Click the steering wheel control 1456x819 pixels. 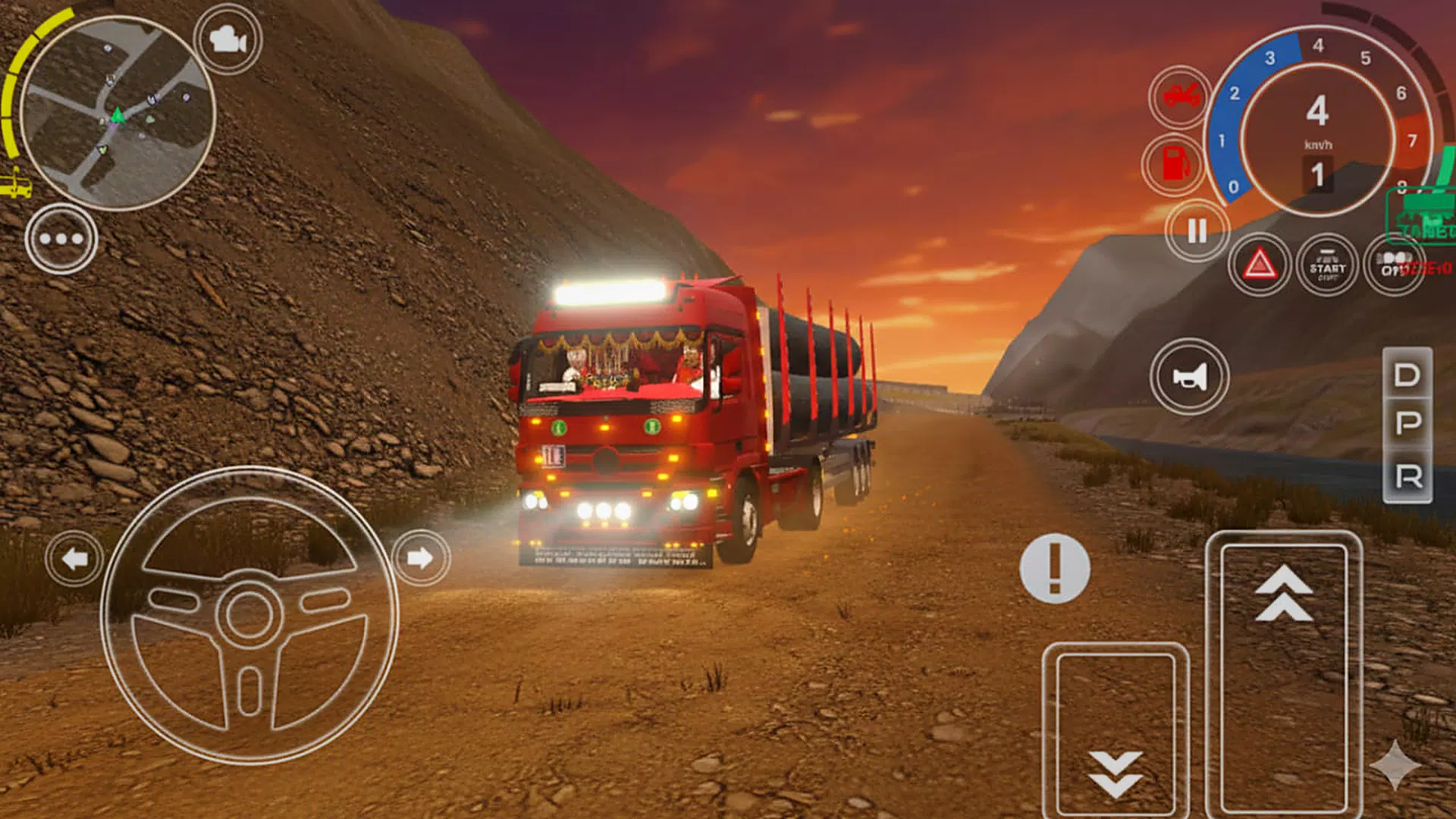[249, 615]
